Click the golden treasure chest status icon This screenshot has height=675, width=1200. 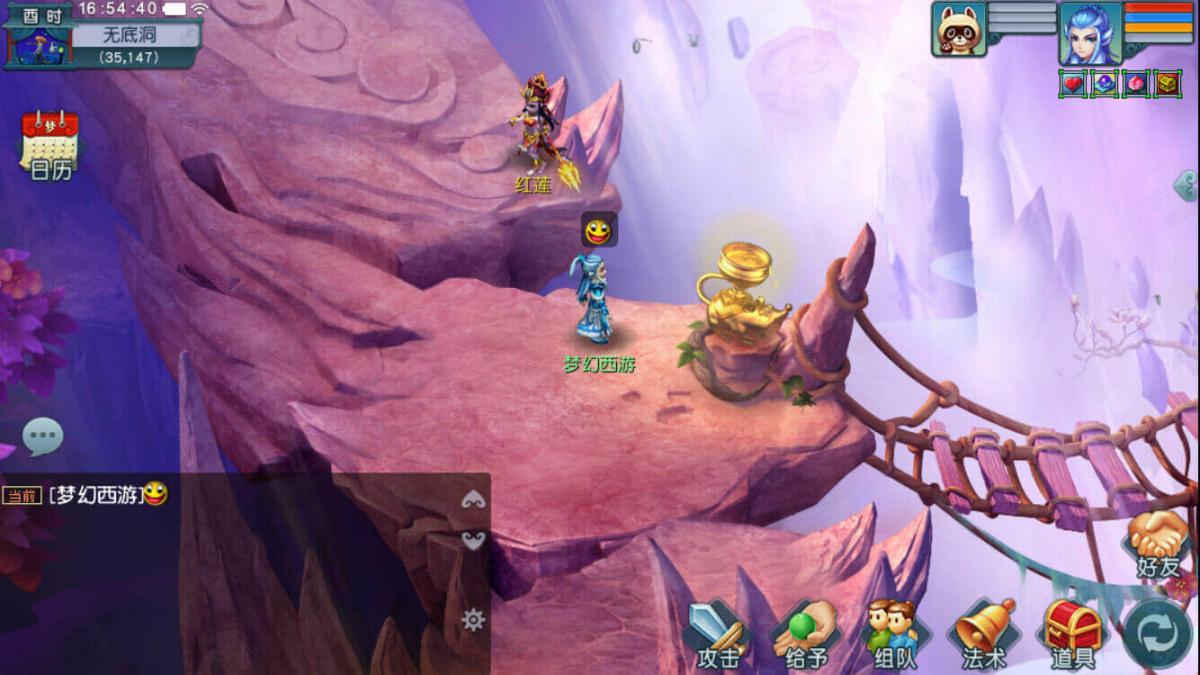click(1168, 84)
